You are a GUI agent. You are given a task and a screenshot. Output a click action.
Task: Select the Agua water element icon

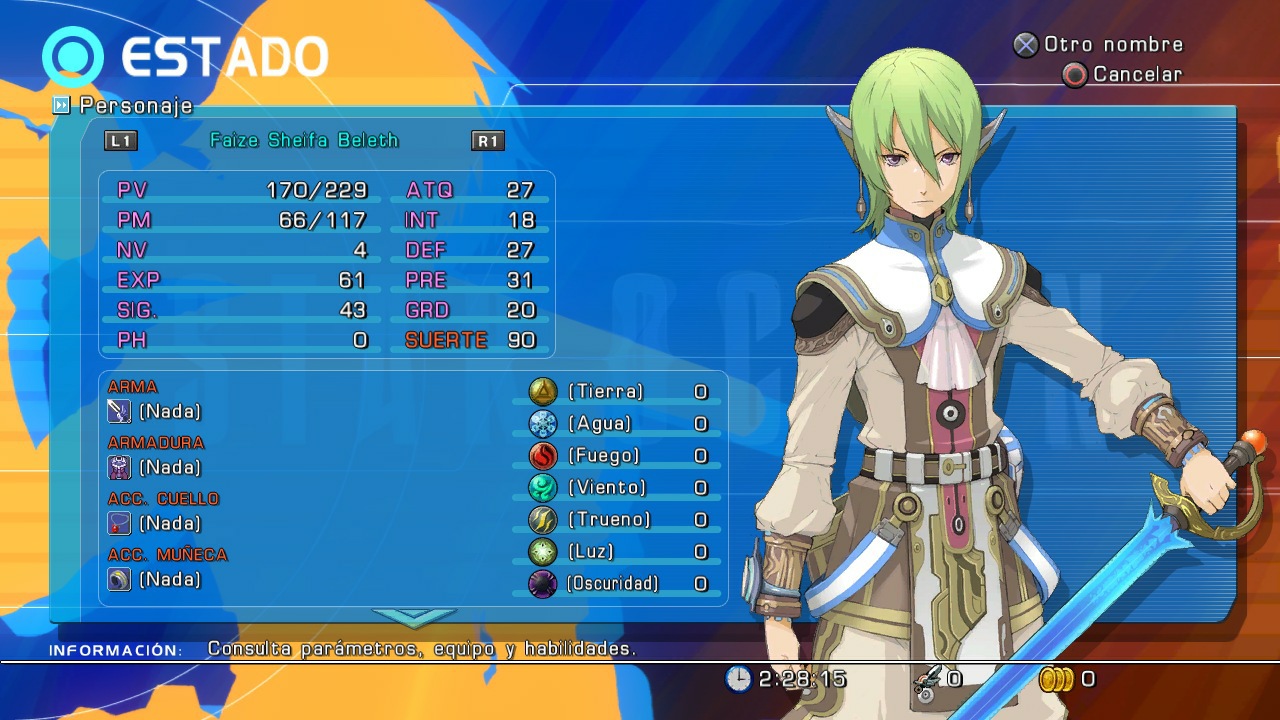point(540,423)
